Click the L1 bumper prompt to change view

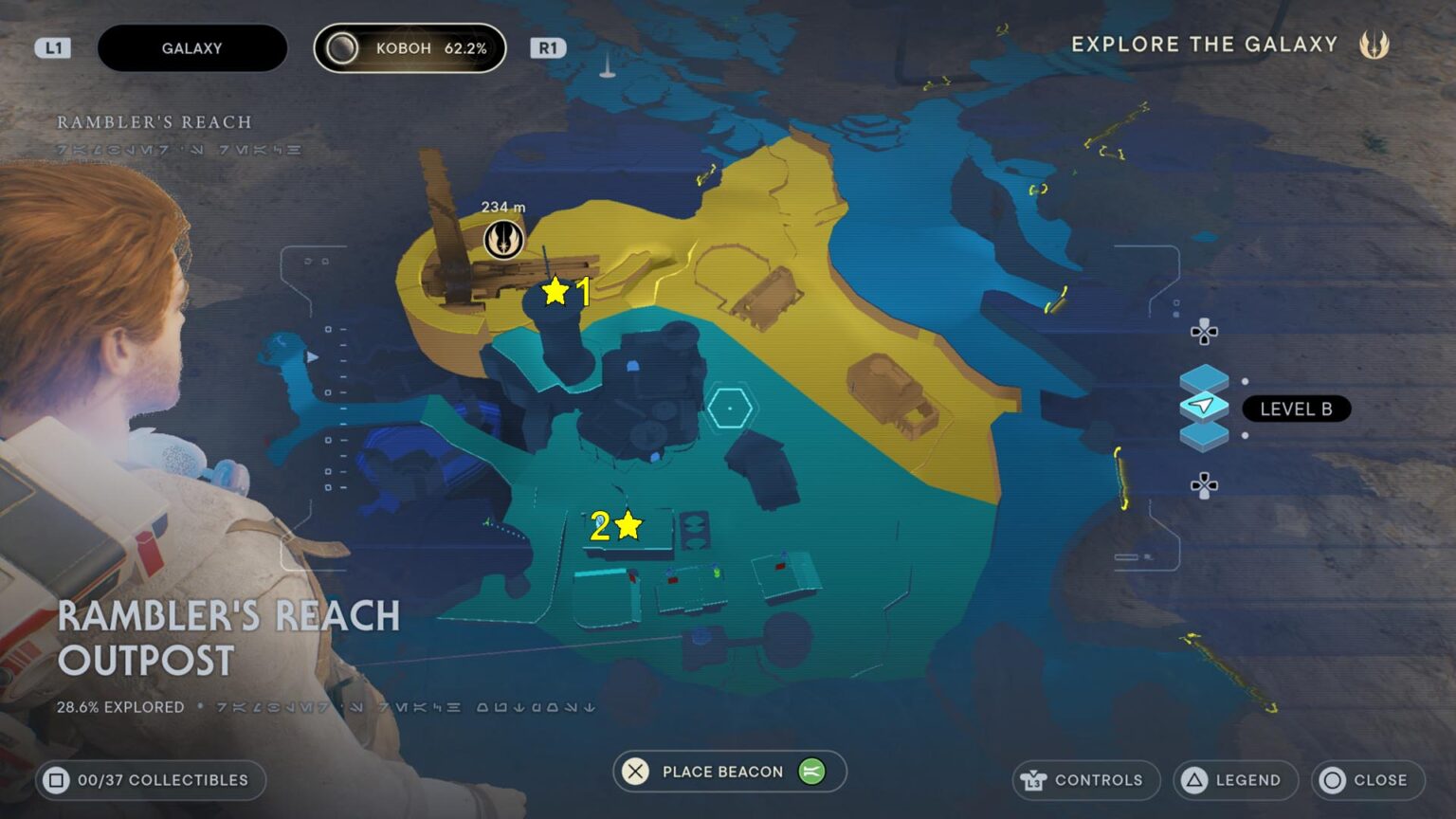(x=53, y=46)
